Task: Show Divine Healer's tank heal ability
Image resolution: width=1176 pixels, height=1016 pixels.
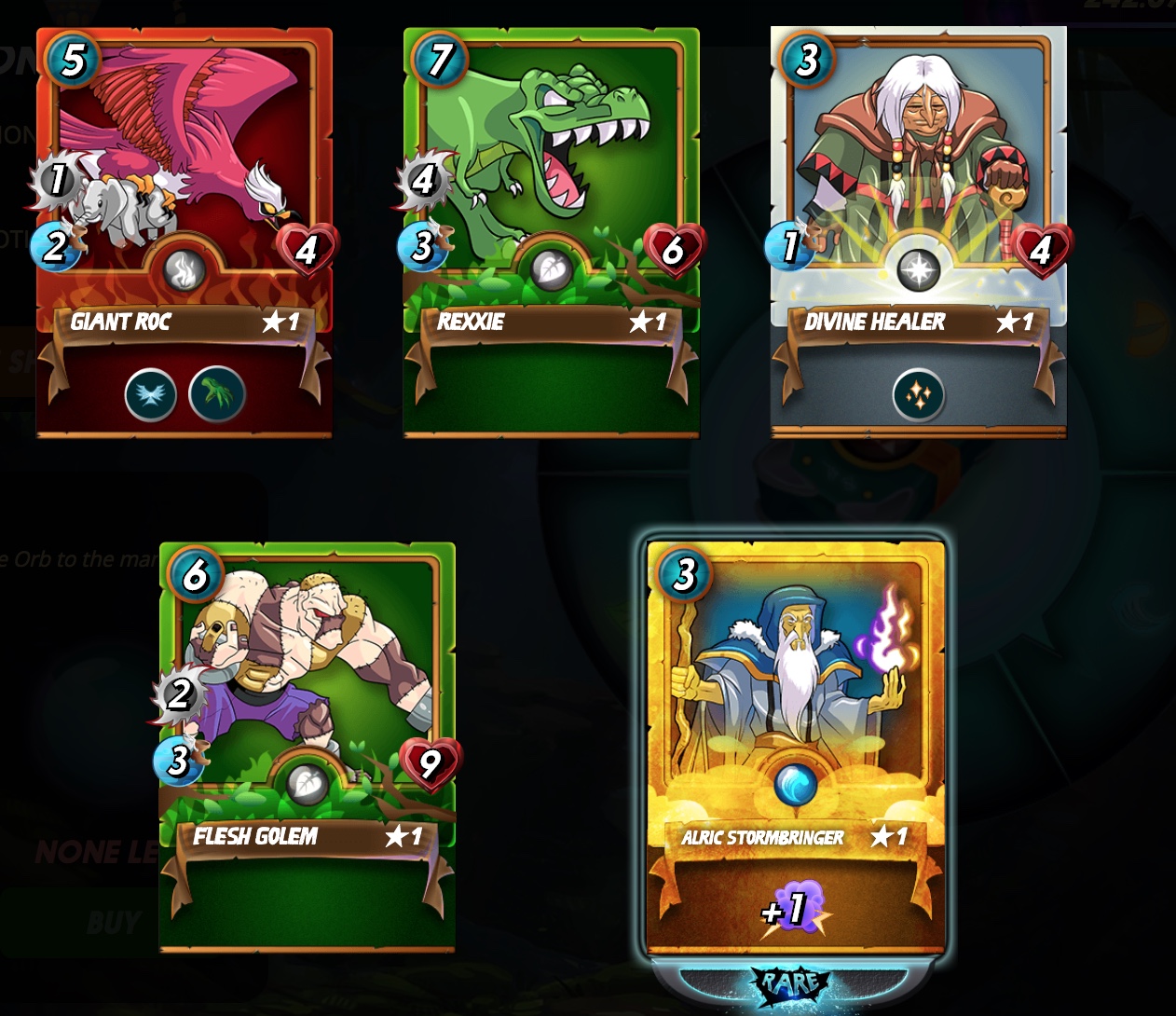Action: [x=918, y=396]
